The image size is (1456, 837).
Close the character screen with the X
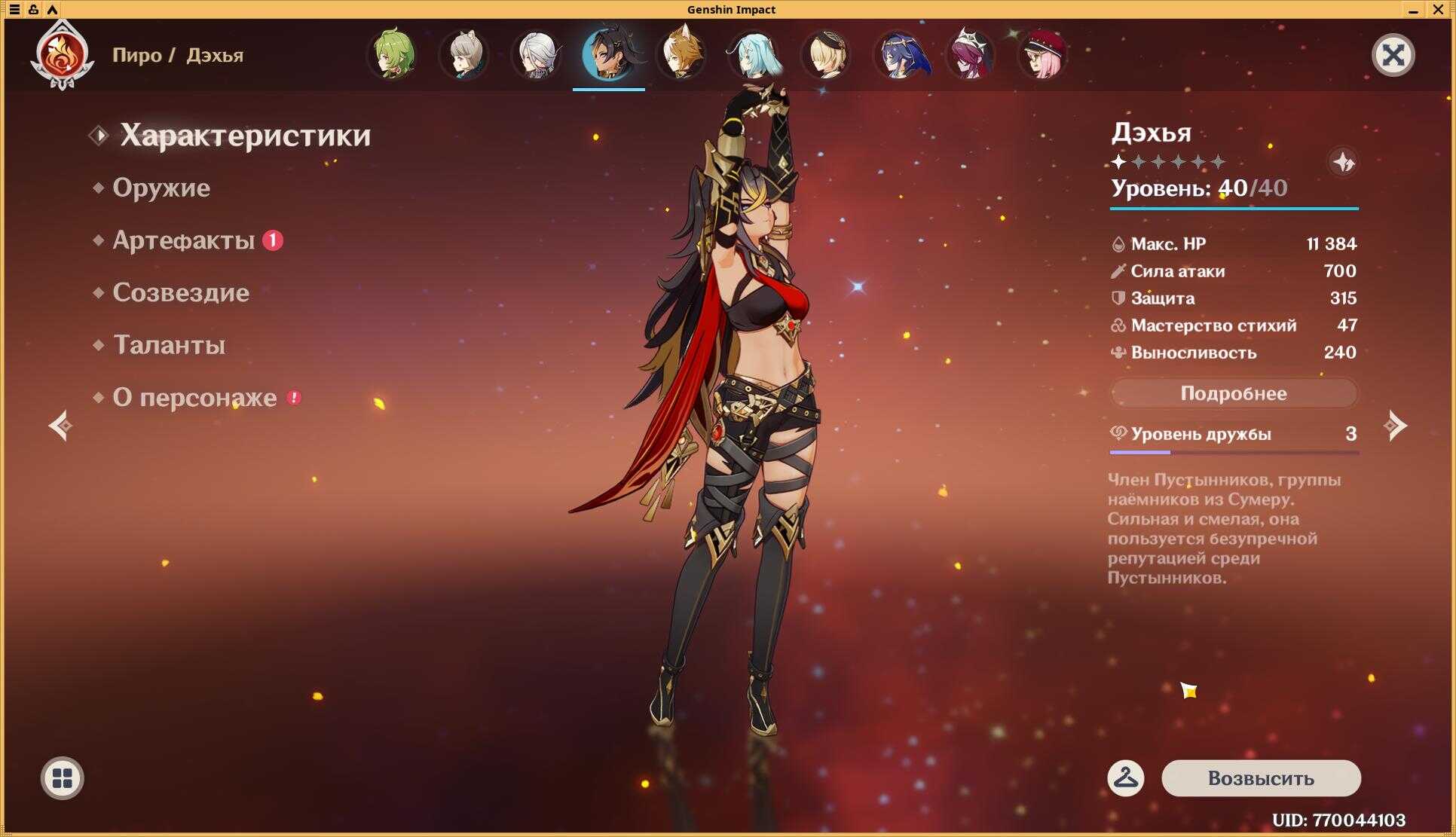pyautogui.click(x=1393, y=55)
